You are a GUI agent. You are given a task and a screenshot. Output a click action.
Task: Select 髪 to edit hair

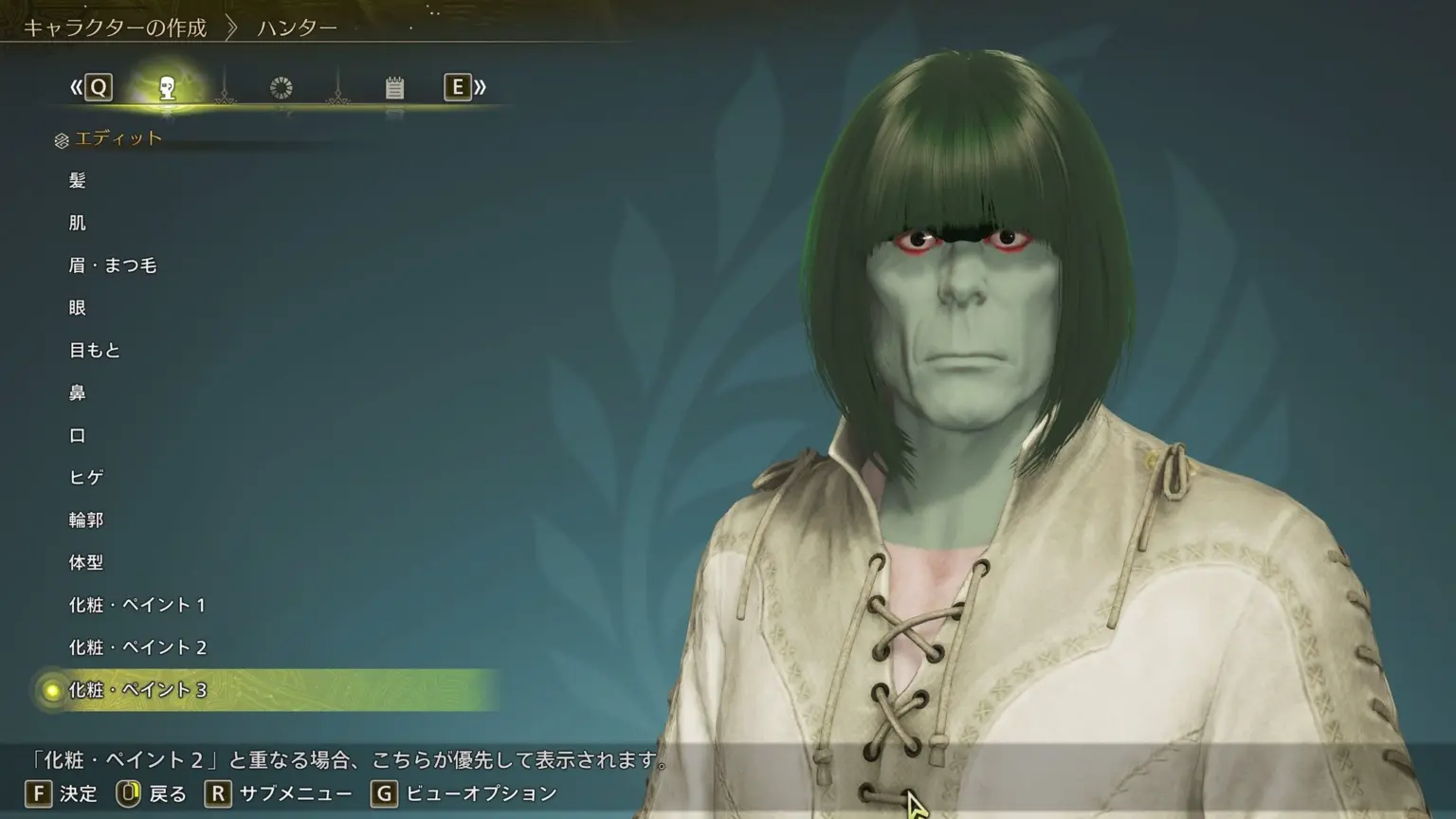point(79,180)
